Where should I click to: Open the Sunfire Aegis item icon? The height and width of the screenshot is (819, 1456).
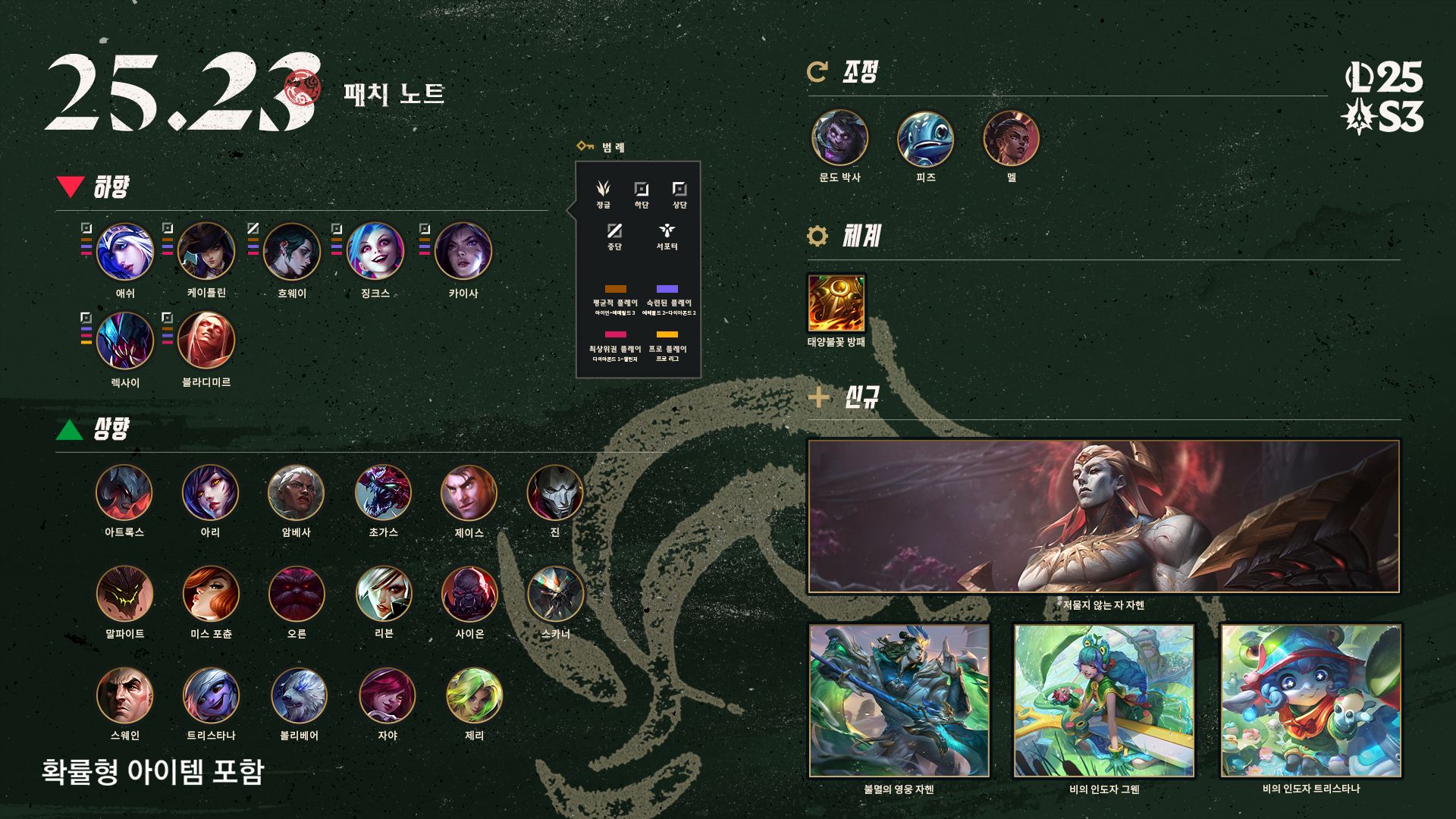pos(836,303)
